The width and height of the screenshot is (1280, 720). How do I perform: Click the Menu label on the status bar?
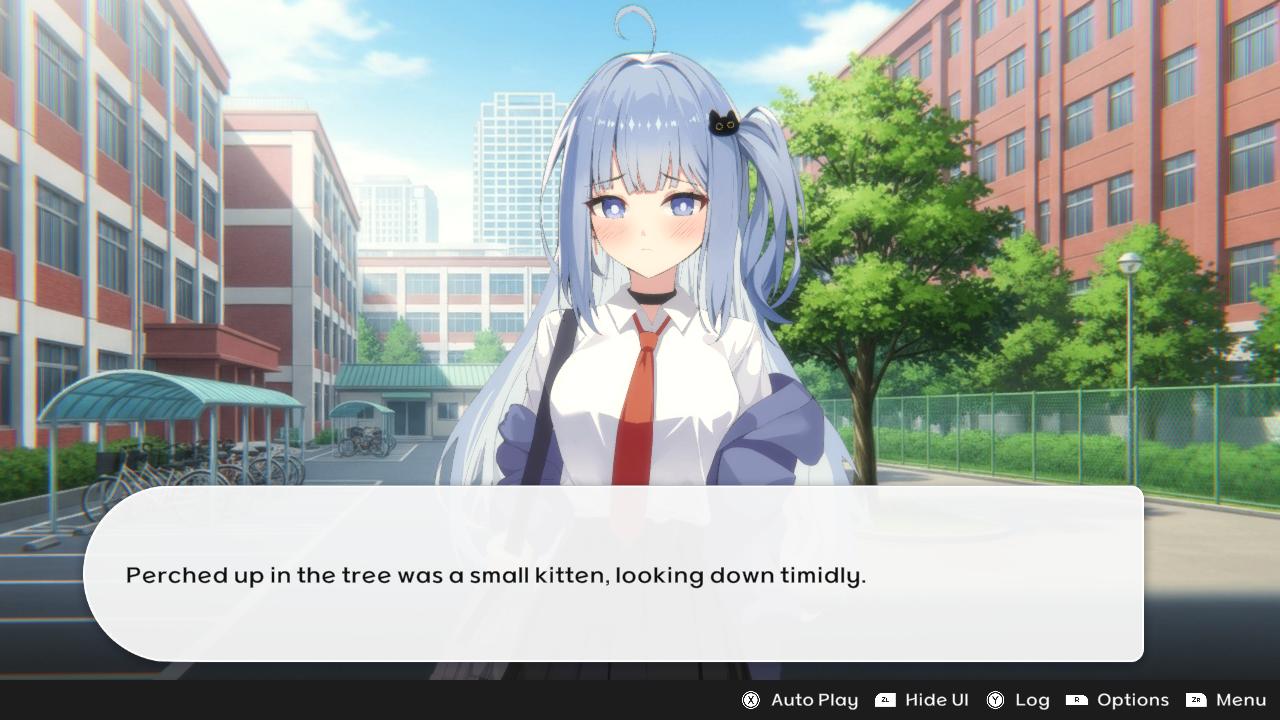coord(1240,700)
